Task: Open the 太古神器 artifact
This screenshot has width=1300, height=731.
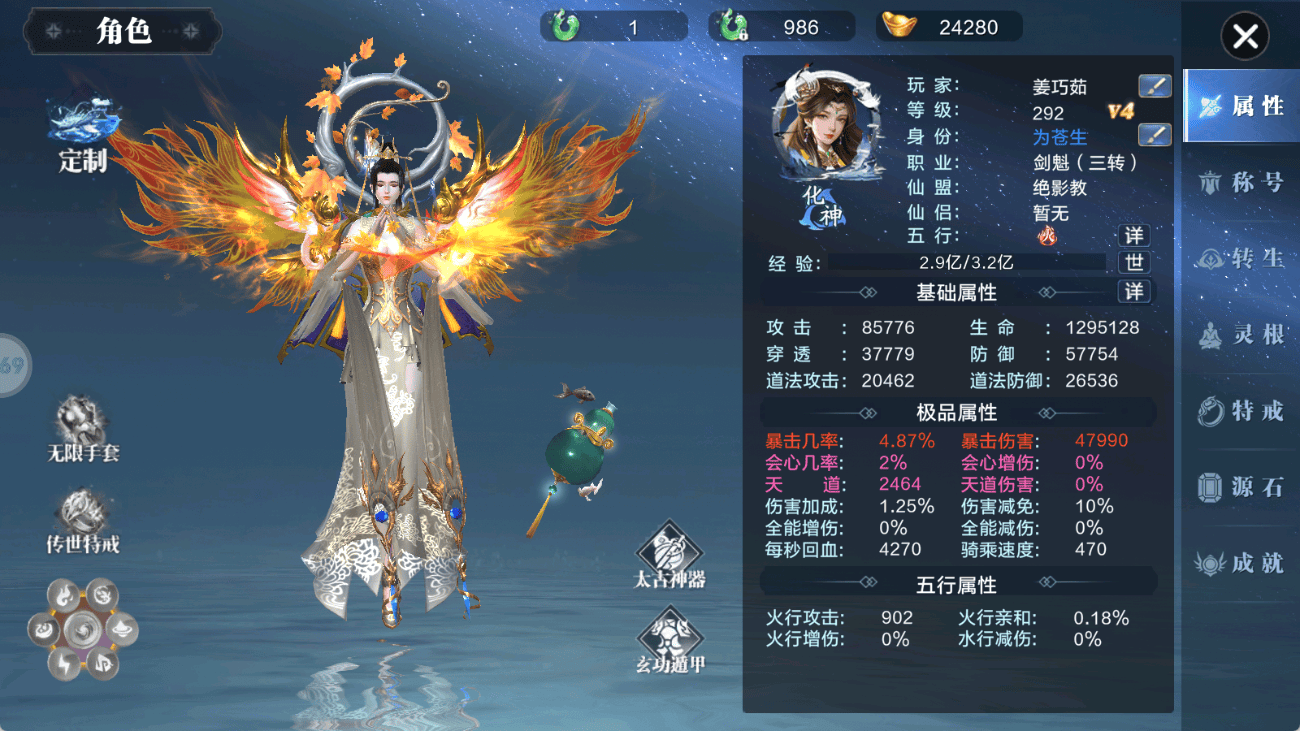Action: point(669,553)
